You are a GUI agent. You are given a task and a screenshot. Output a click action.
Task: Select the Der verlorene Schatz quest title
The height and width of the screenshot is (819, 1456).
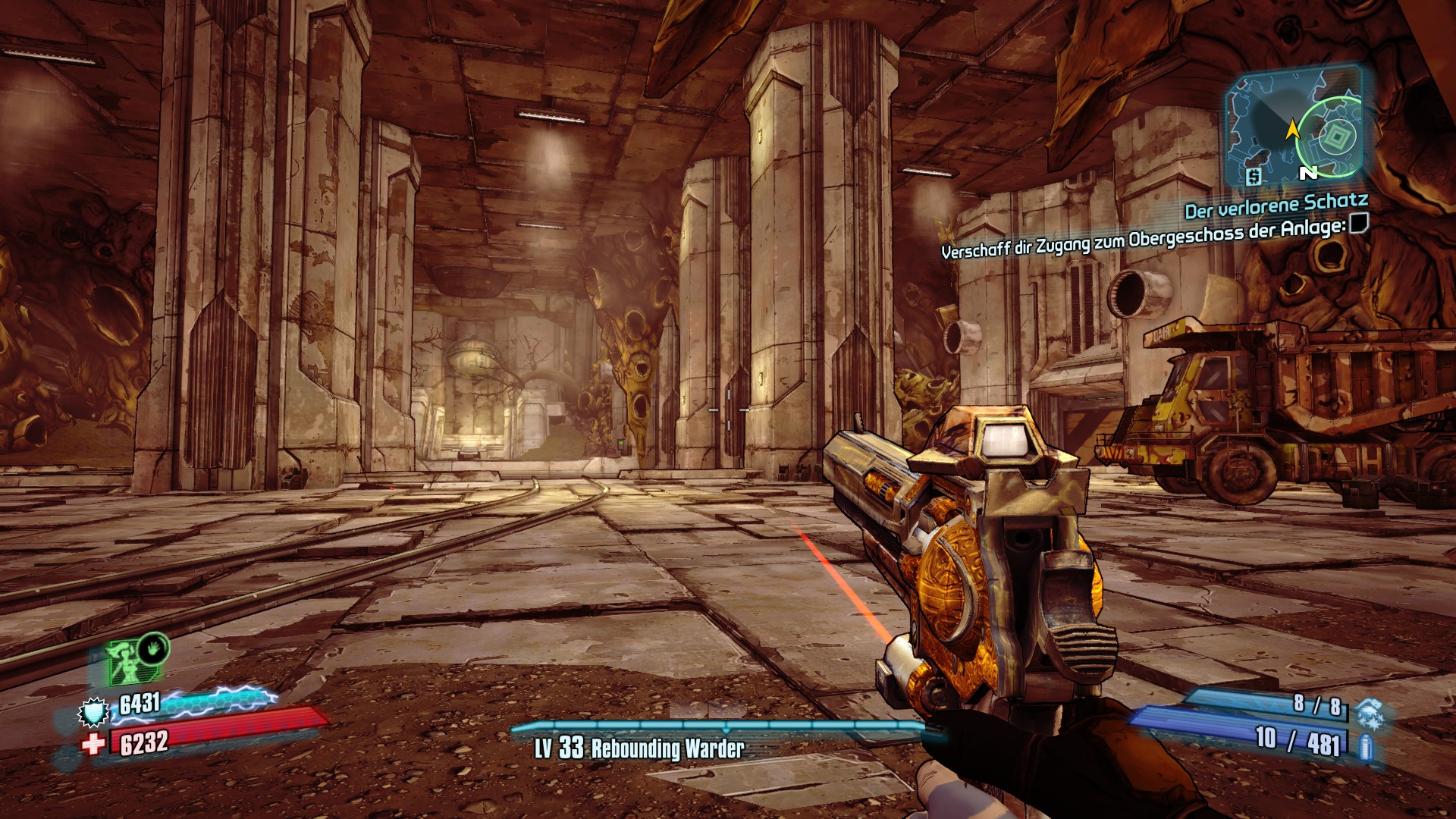1276,206
